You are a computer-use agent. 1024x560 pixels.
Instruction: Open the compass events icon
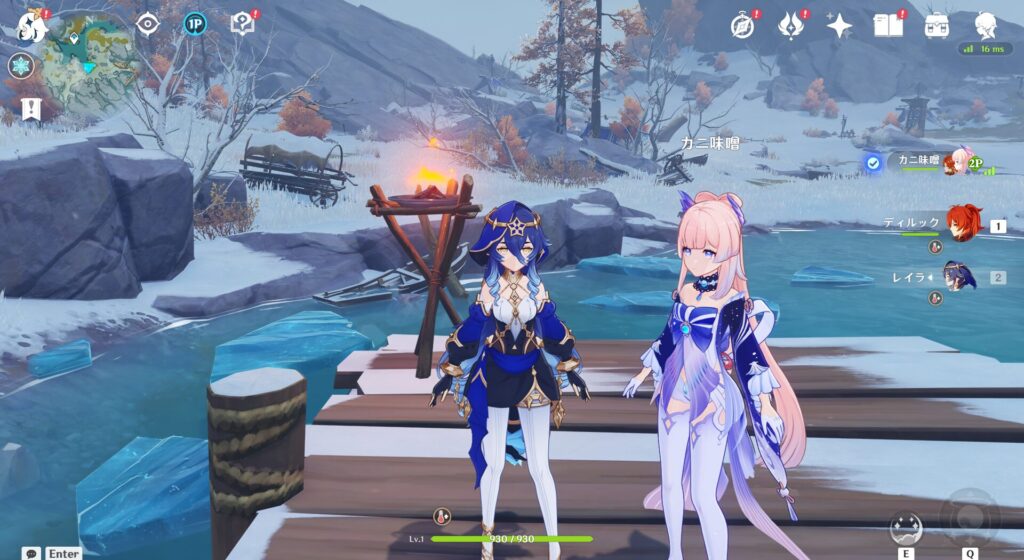click(x=742, y=25)
